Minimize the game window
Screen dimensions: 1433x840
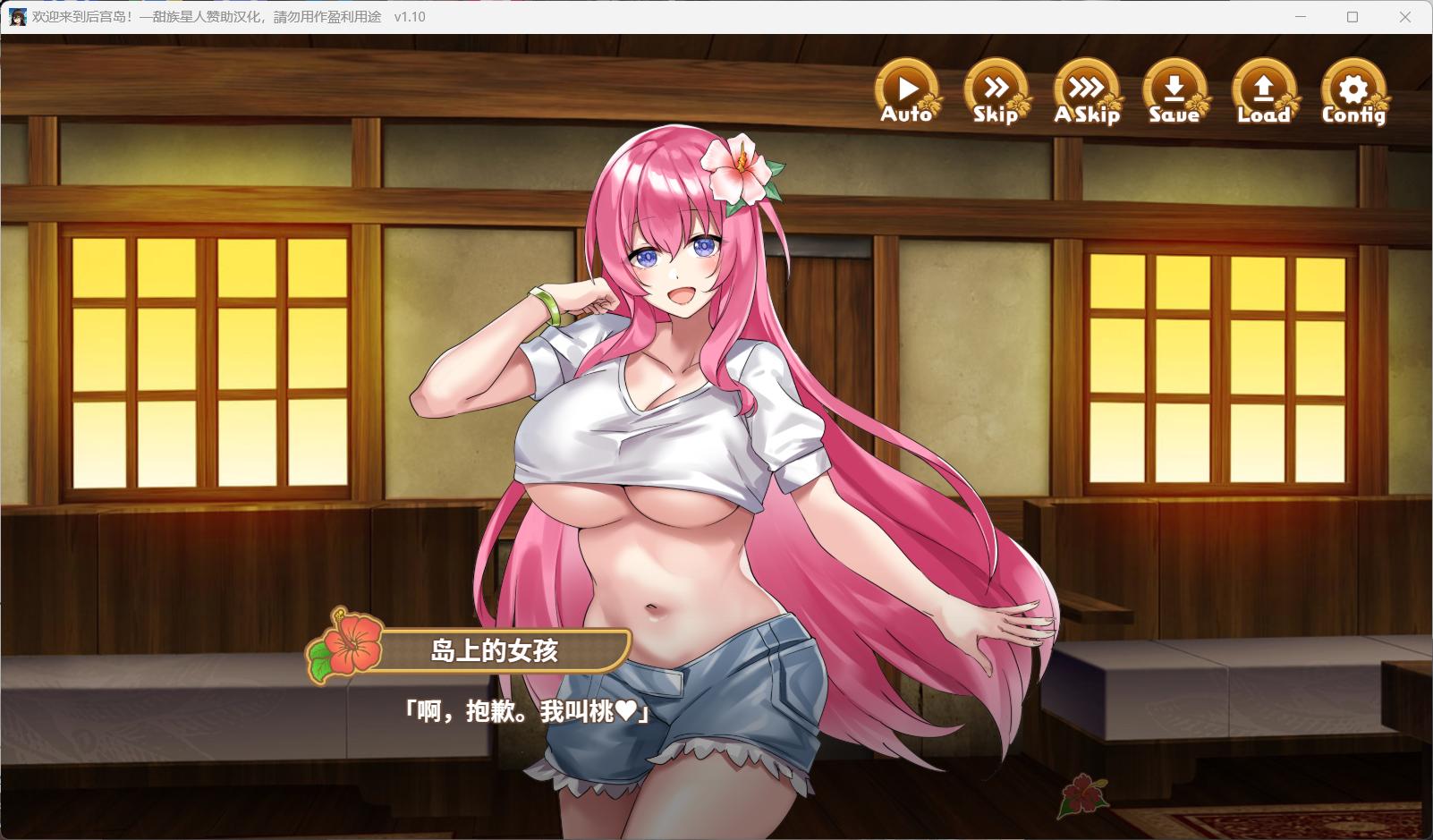1299,16
